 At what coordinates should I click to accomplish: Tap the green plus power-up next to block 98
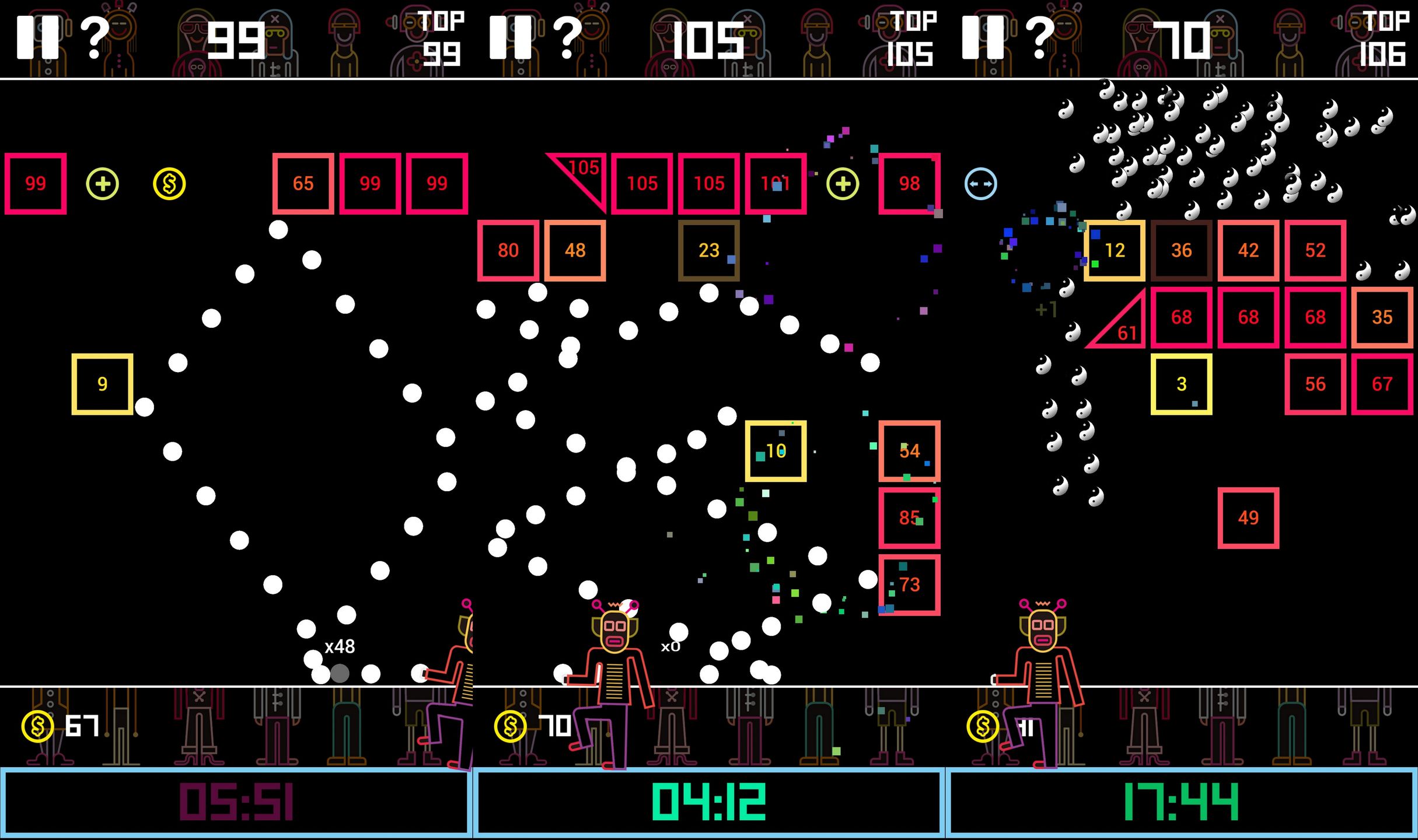(842, 184)
